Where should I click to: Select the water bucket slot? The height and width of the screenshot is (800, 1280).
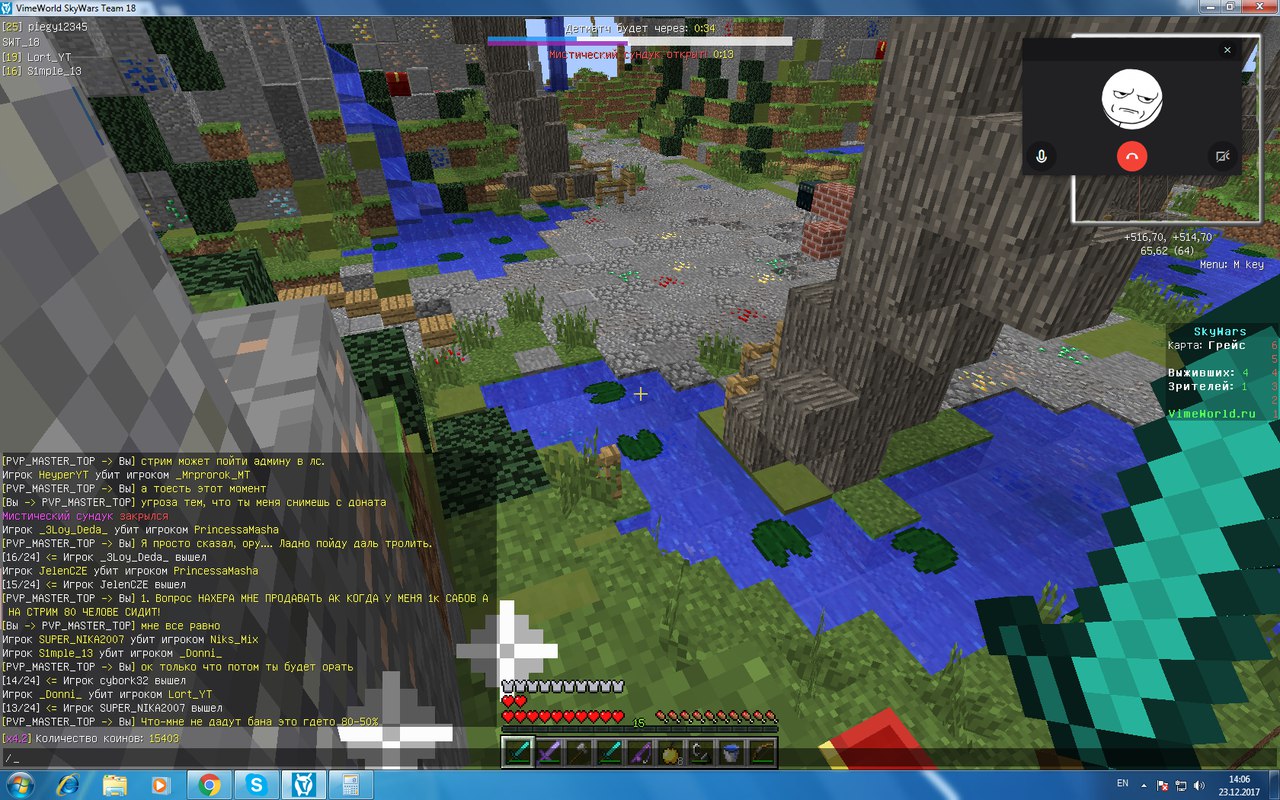click(x=731, y=753)
